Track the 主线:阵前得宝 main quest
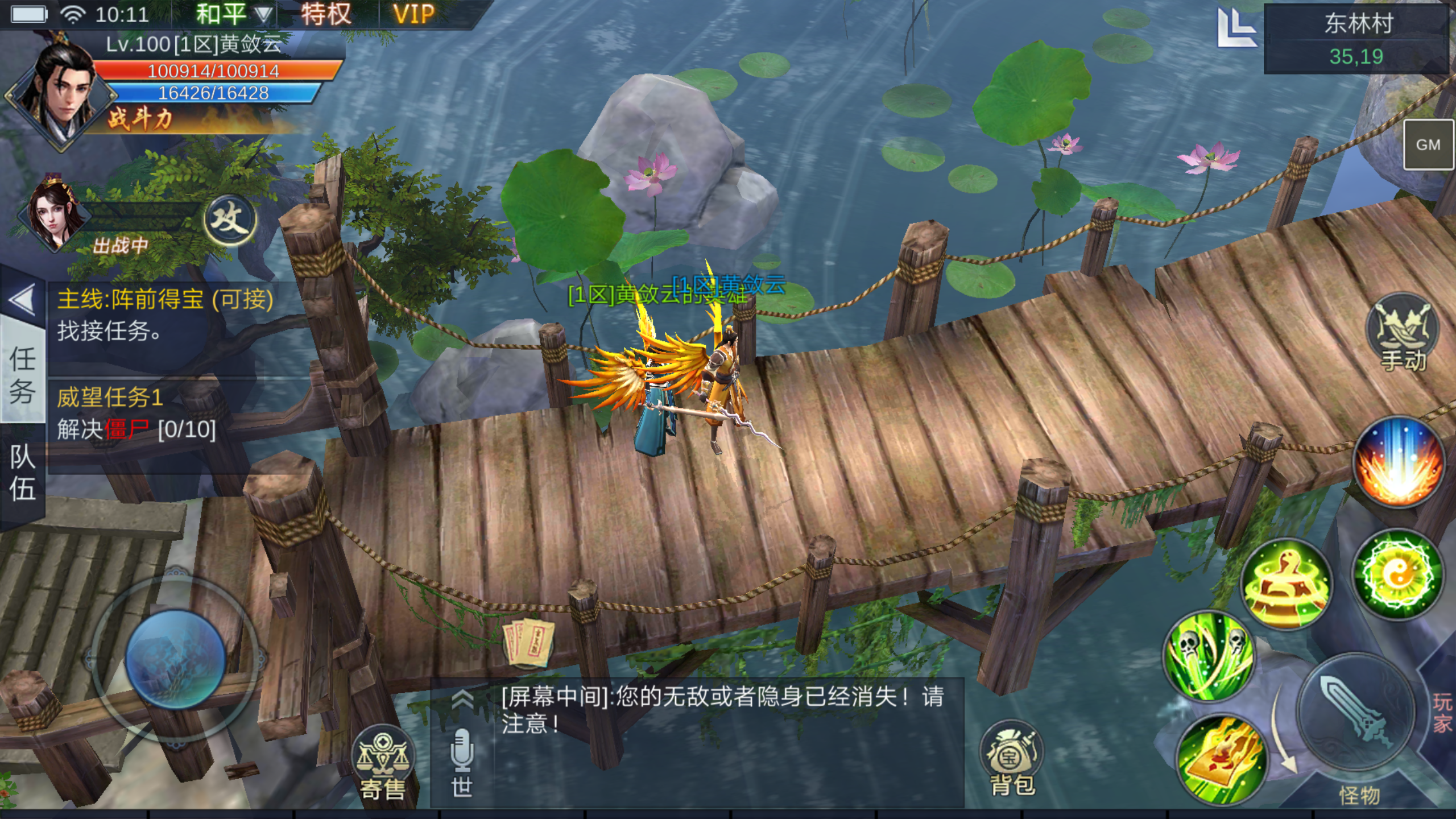This screenshot has width=1456, height=819. [x=165, y=315]
